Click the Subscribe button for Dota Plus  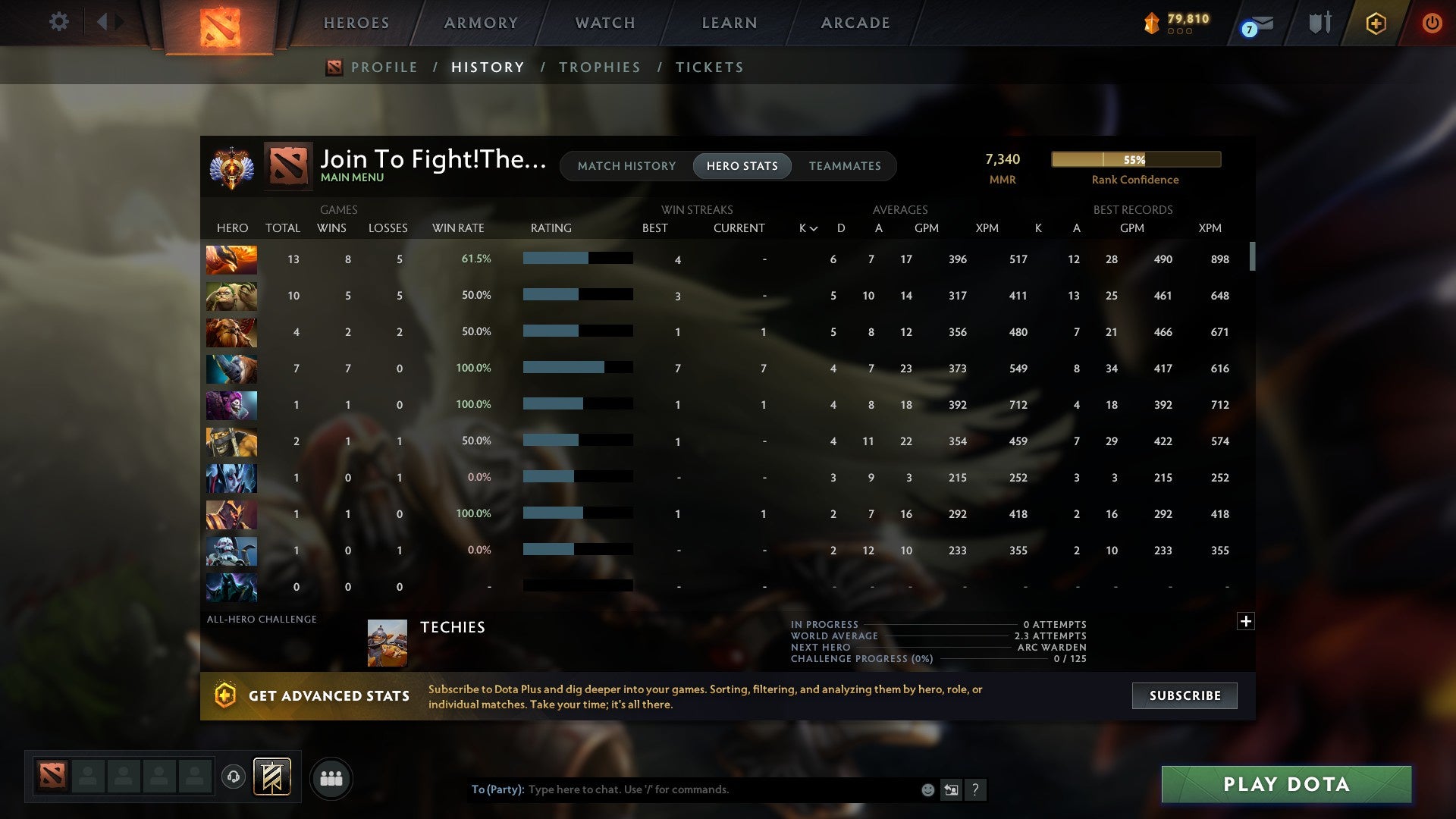tap(1184, 695)
